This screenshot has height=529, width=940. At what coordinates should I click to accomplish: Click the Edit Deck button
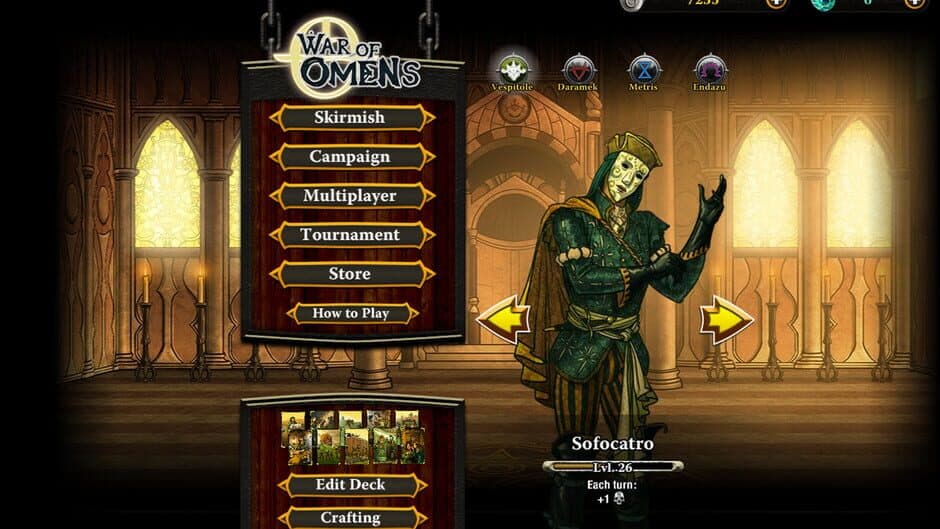(351, 485)
